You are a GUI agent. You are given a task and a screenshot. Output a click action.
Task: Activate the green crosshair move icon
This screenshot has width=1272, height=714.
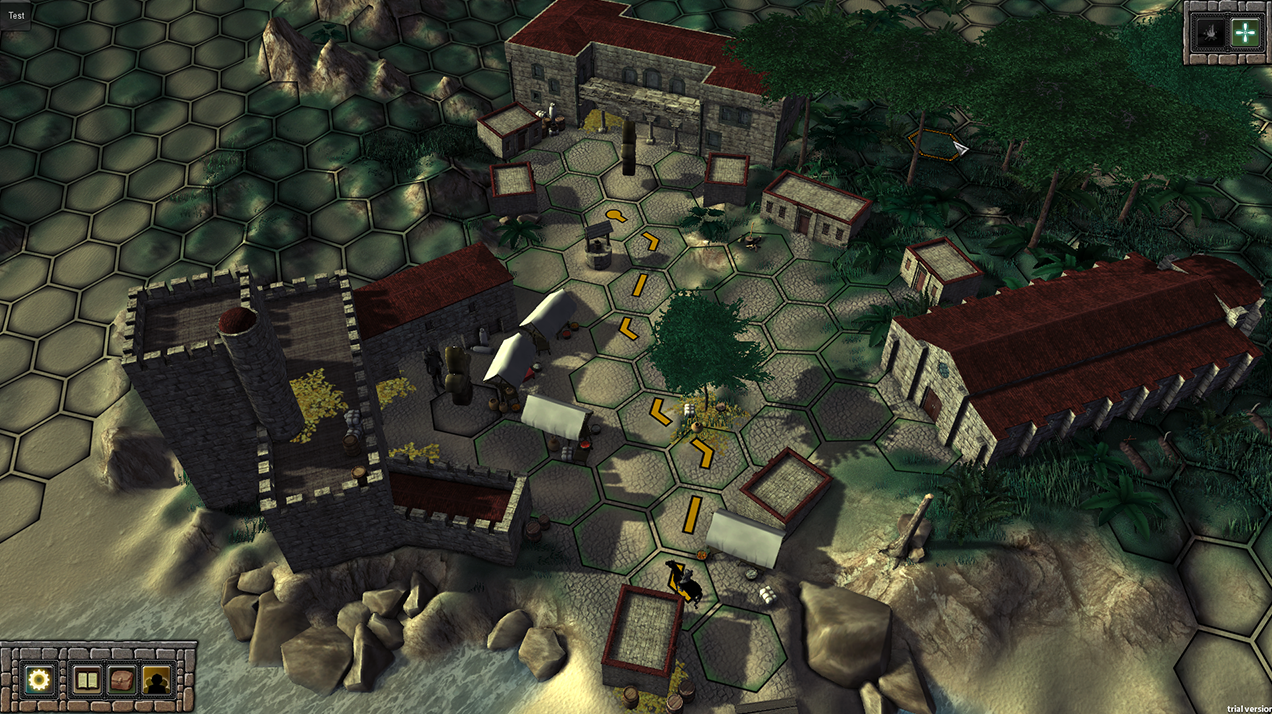click(x=1244, y=33)
